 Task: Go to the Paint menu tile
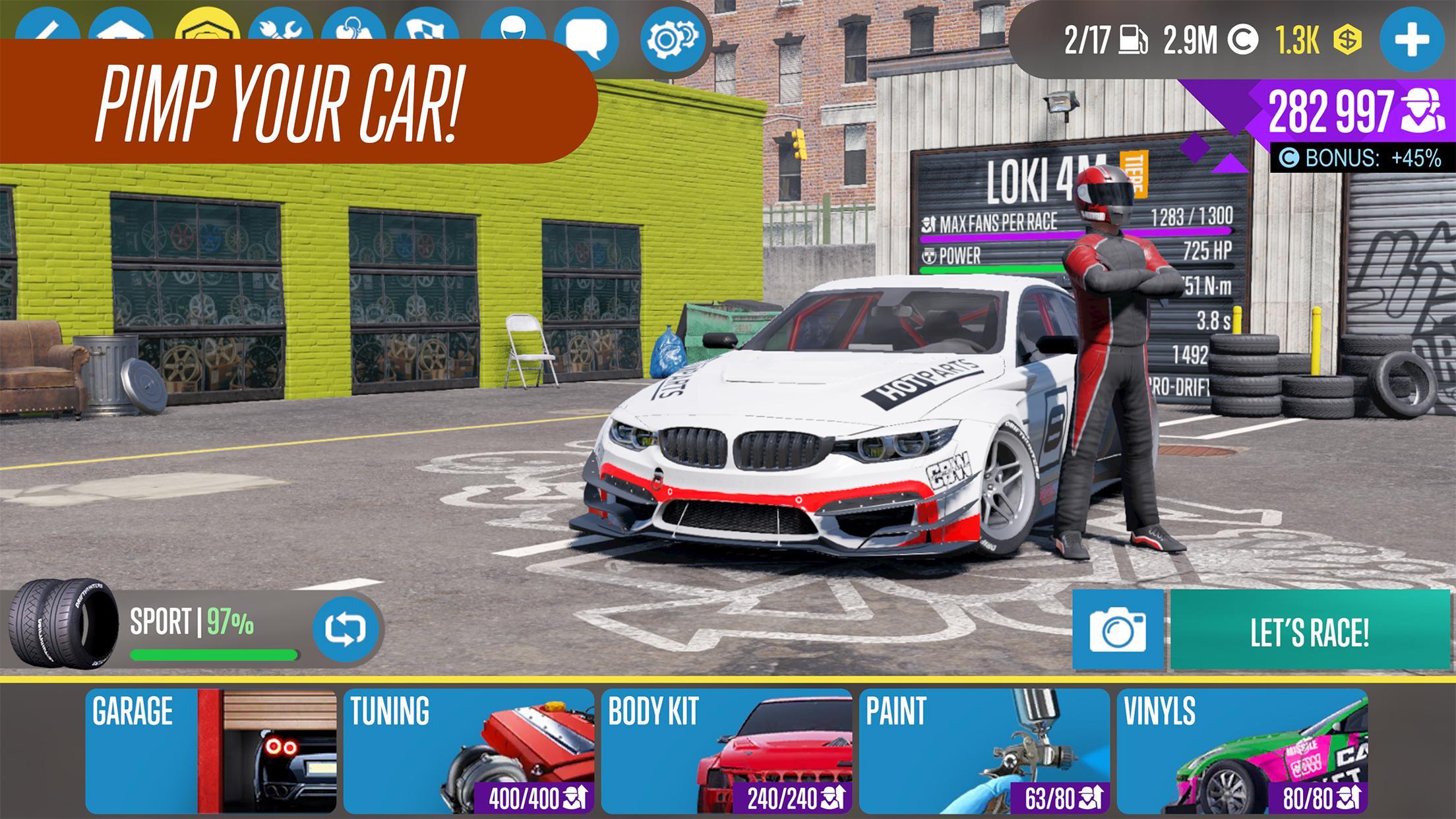[x=984, y=750]
